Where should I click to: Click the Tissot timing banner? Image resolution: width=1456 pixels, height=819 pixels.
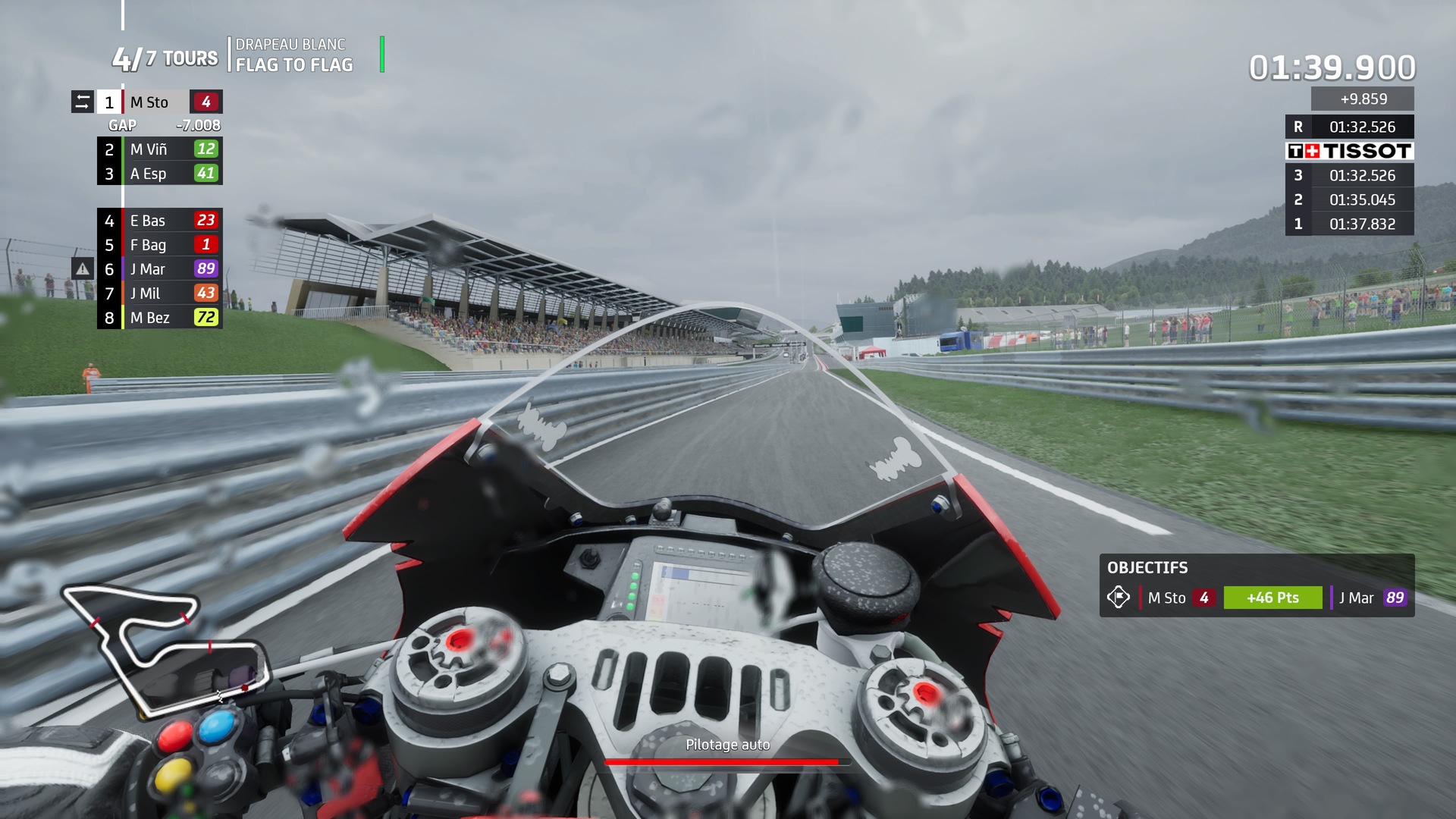[1349, 151]
